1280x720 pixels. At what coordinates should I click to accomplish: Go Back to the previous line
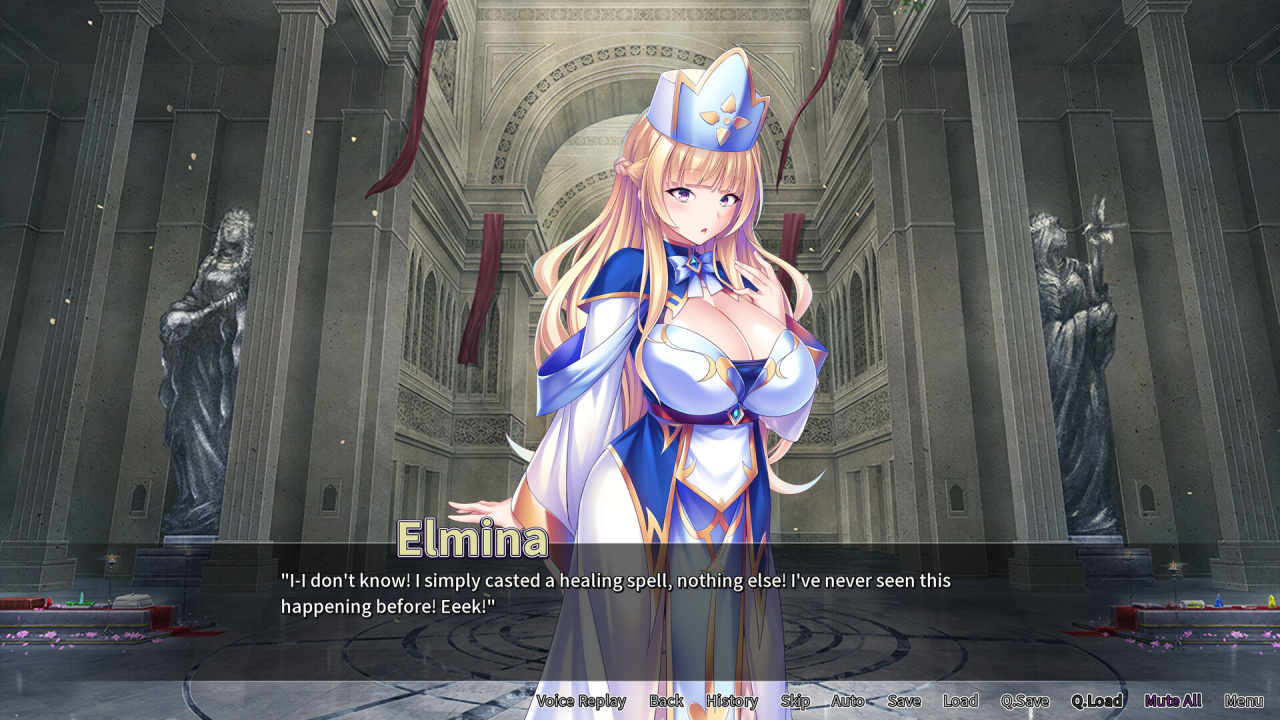666,701
